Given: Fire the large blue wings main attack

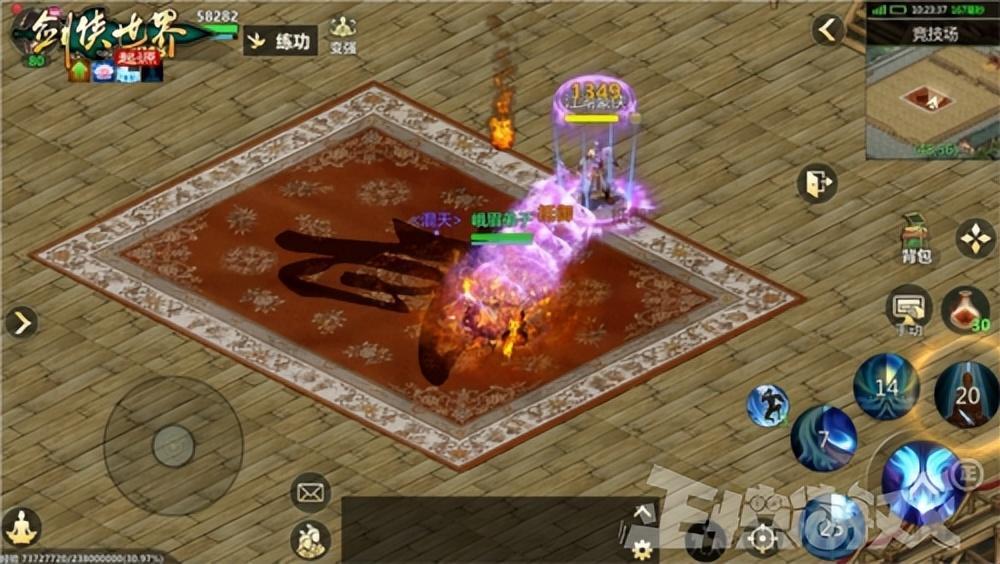Looking at the screenshot, I should coord(921,482).
